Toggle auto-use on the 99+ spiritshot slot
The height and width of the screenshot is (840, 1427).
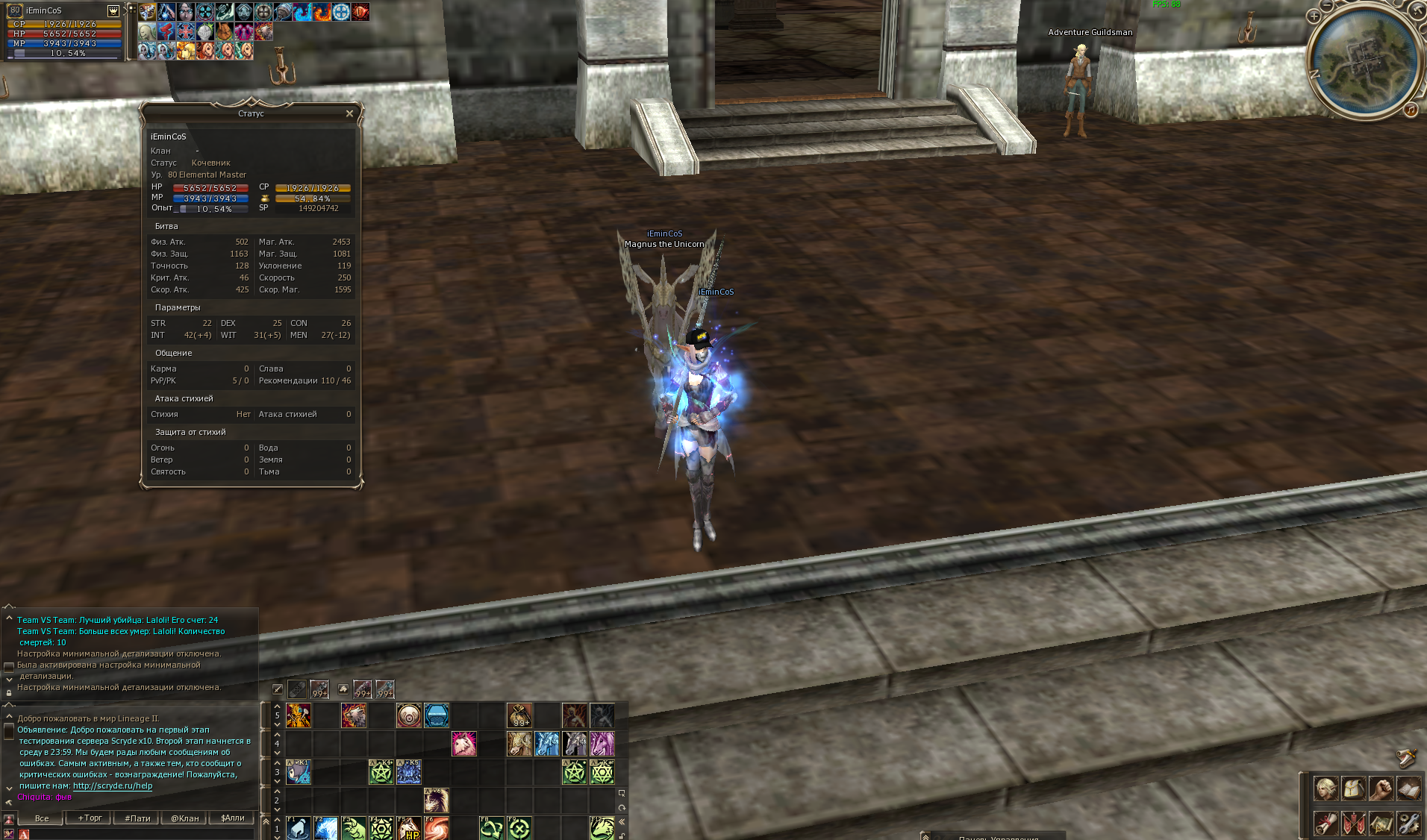385,690
